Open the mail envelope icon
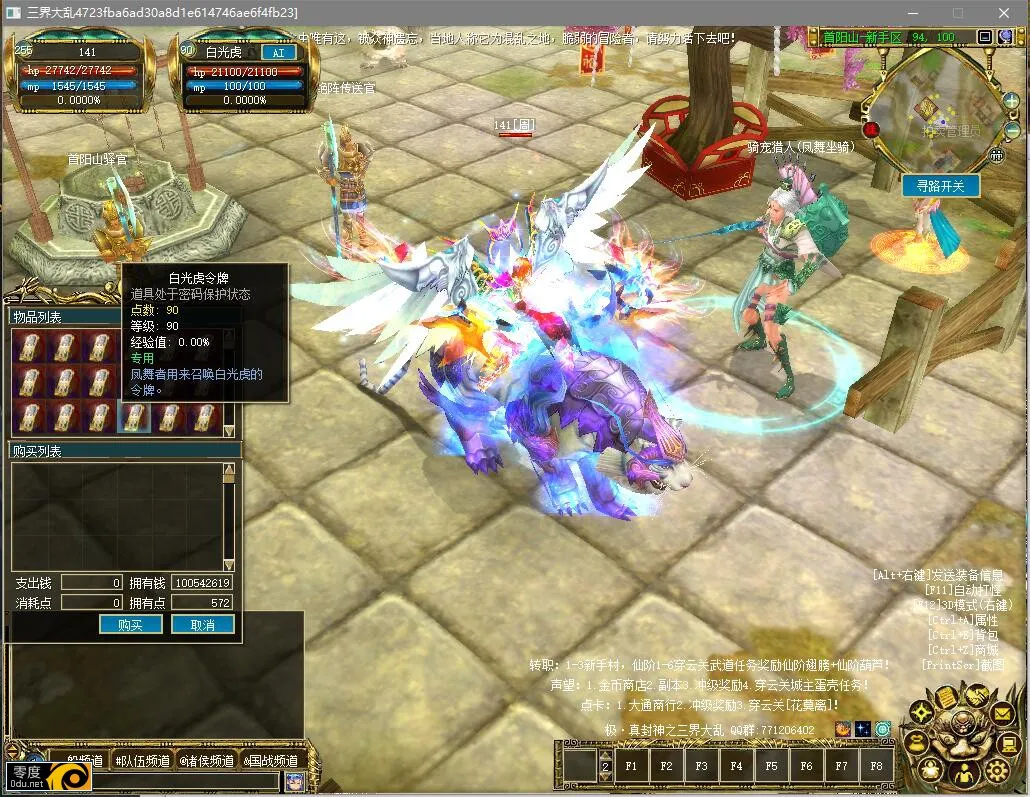Image resolution: width=1030 pixels, height=797 pixels. pos(1002,714)
